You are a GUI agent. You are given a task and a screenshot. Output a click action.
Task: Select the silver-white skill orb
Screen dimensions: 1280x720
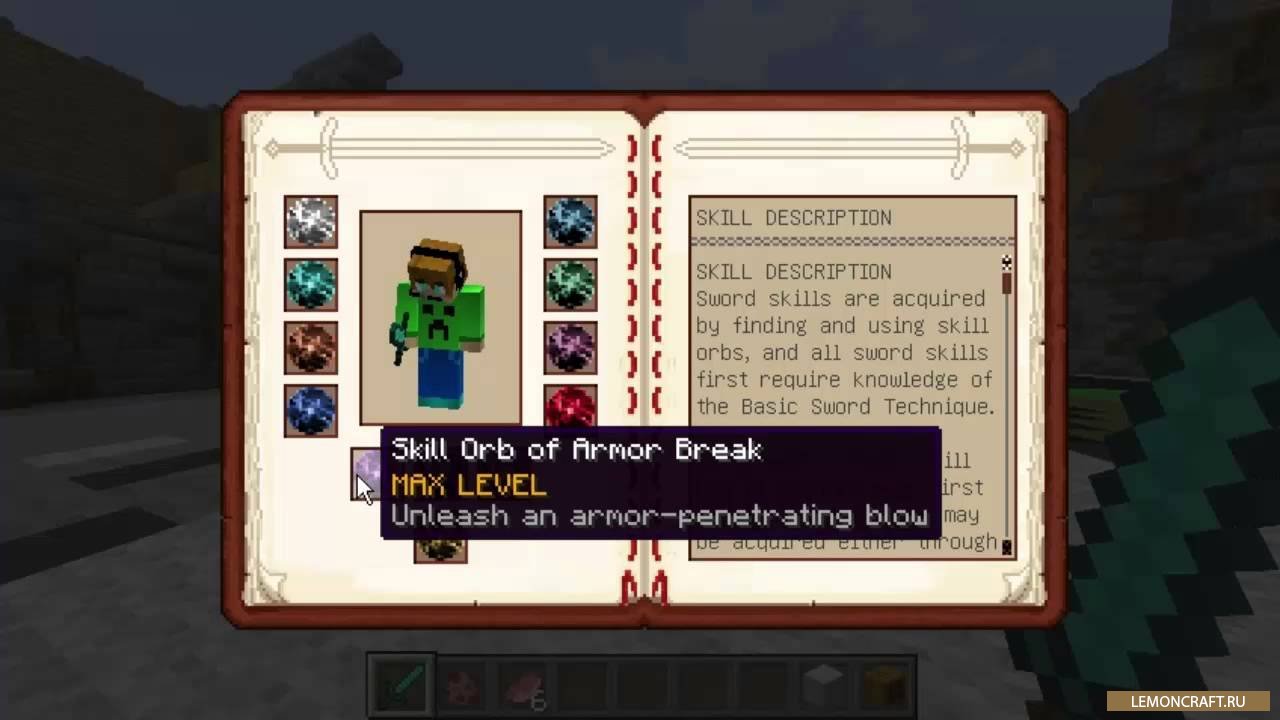point(310,222)
